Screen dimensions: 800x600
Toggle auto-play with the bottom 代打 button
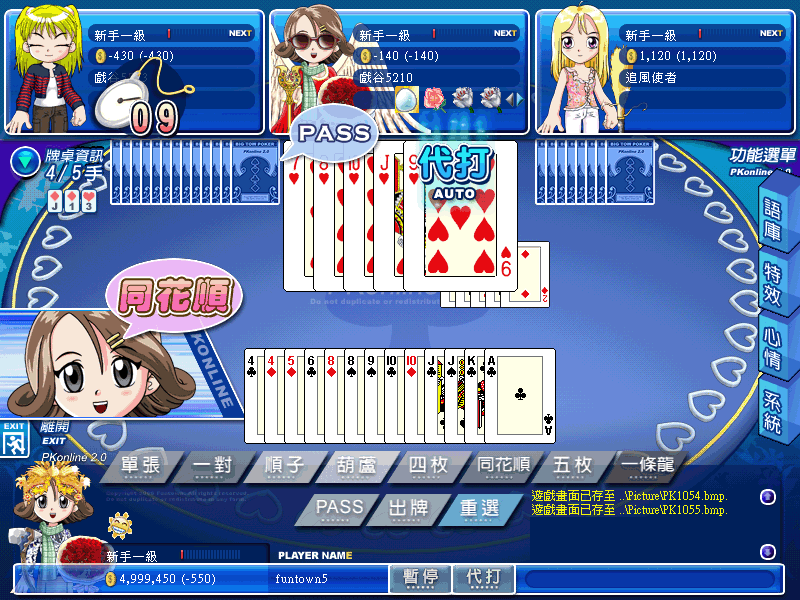[484, 577]
